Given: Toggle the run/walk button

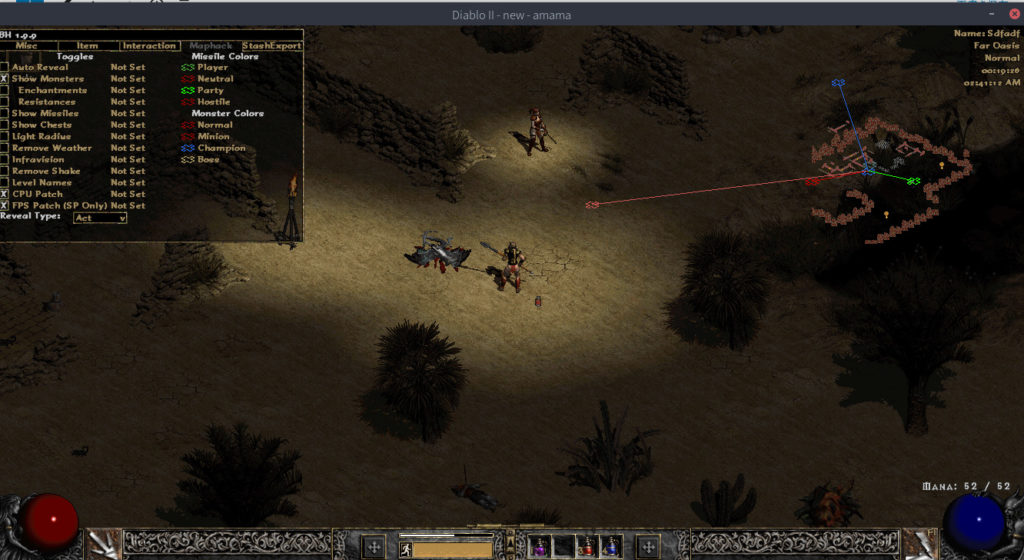Looking at the screenshot, I should [405, 548].
